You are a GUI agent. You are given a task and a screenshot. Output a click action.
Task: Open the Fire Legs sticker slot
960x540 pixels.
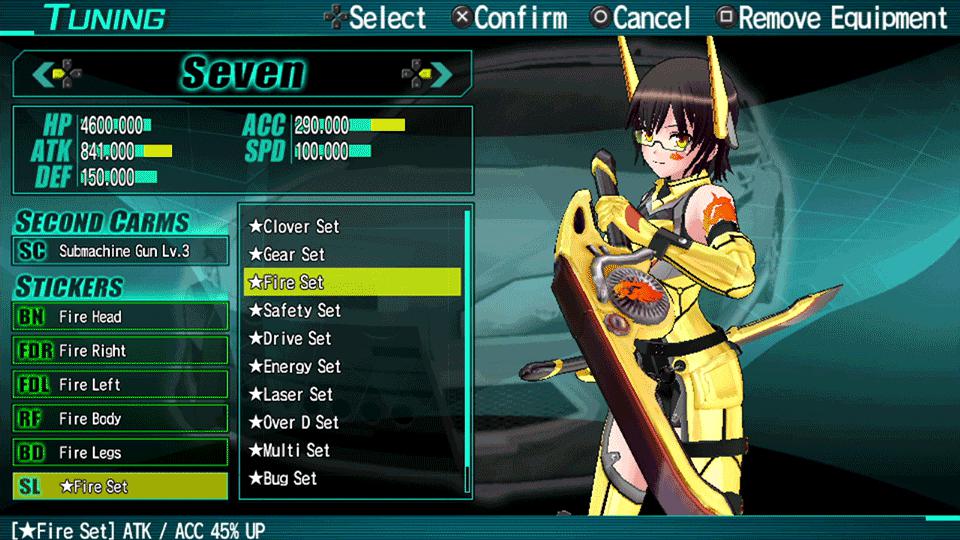pos(121,453)
